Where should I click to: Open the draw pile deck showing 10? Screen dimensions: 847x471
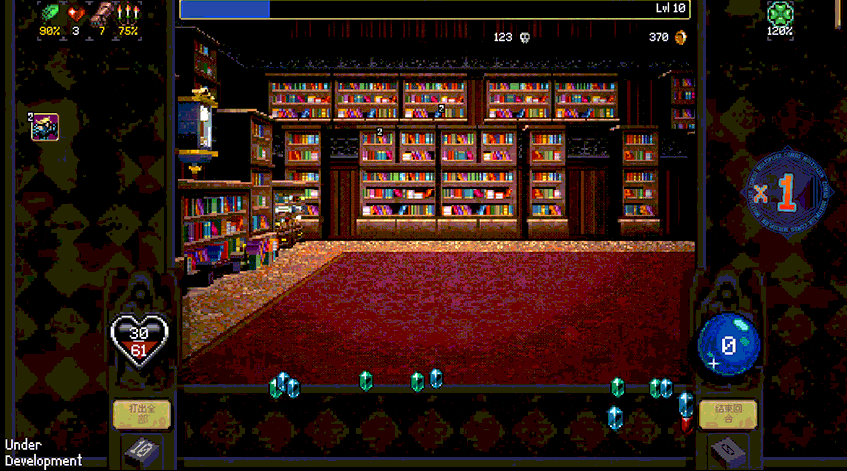coord(141,451)
